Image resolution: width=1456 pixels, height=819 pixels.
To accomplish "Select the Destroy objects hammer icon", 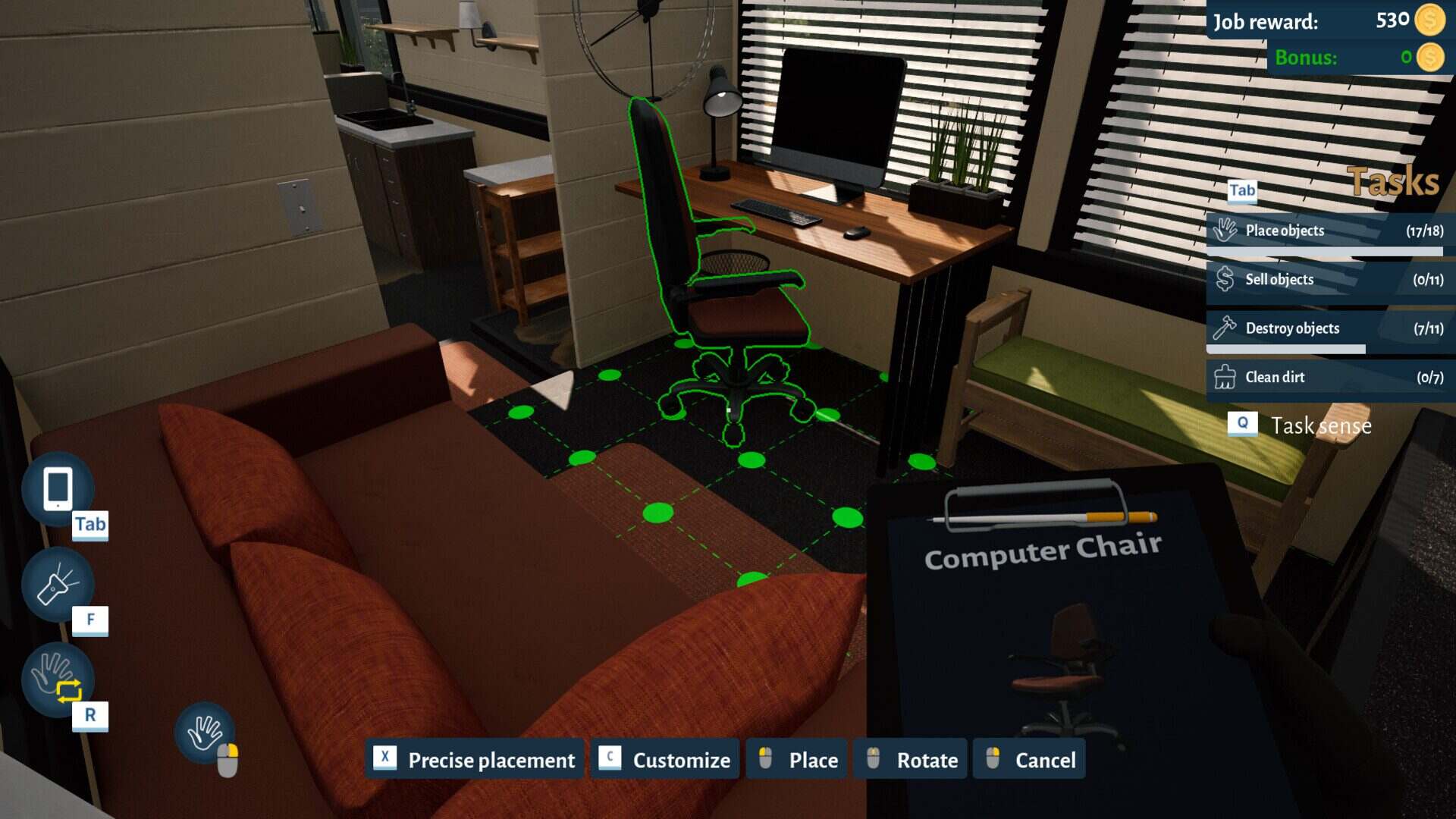I will coord(1226,328).
